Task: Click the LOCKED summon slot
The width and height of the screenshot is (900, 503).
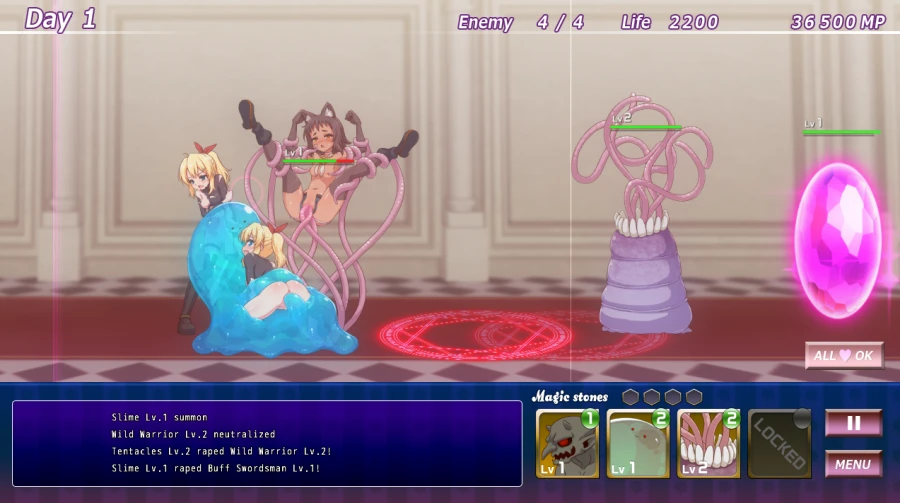Action: 779,443
